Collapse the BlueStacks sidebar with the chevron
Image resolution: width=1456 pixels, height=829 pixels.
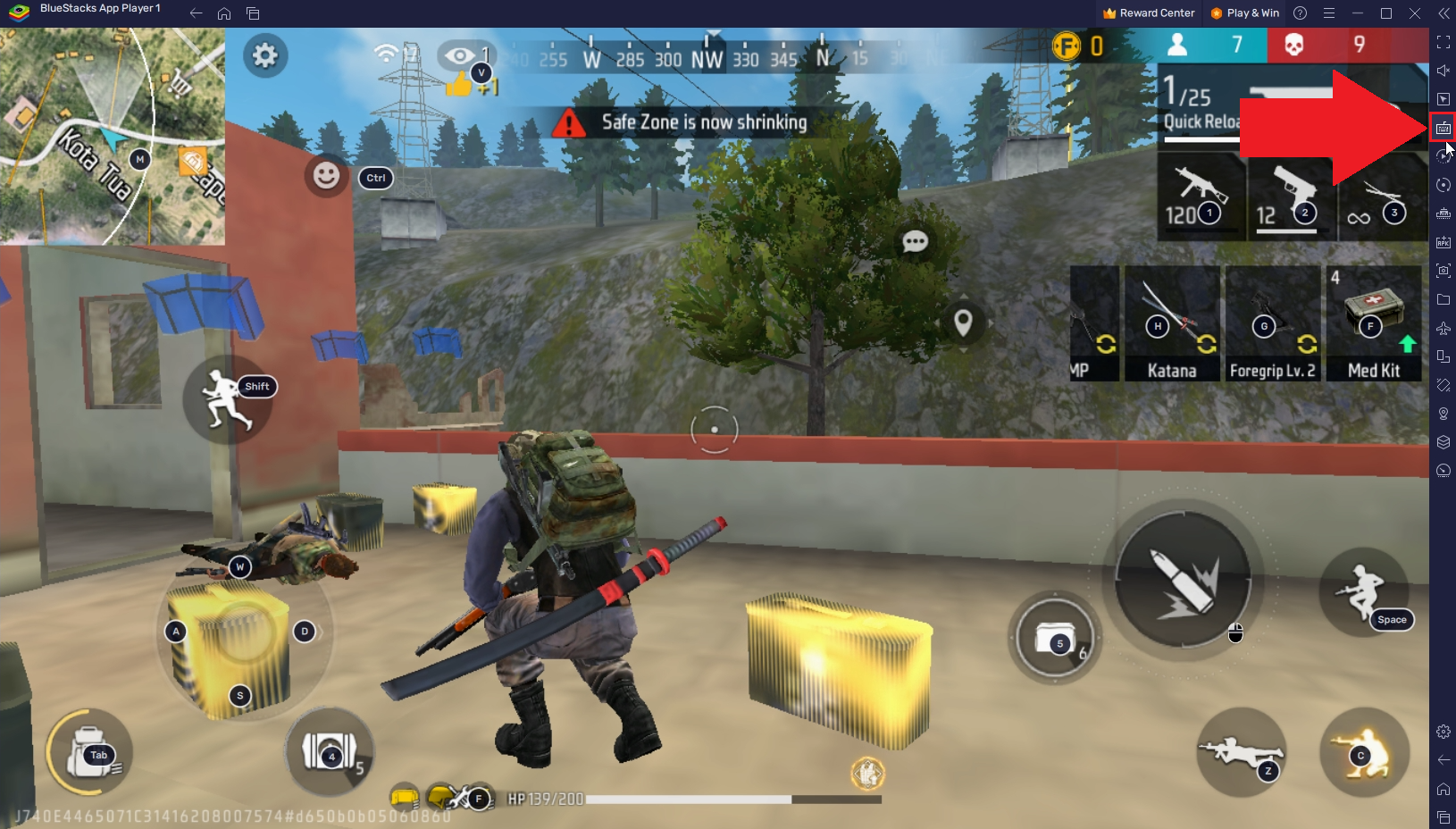1443,13
